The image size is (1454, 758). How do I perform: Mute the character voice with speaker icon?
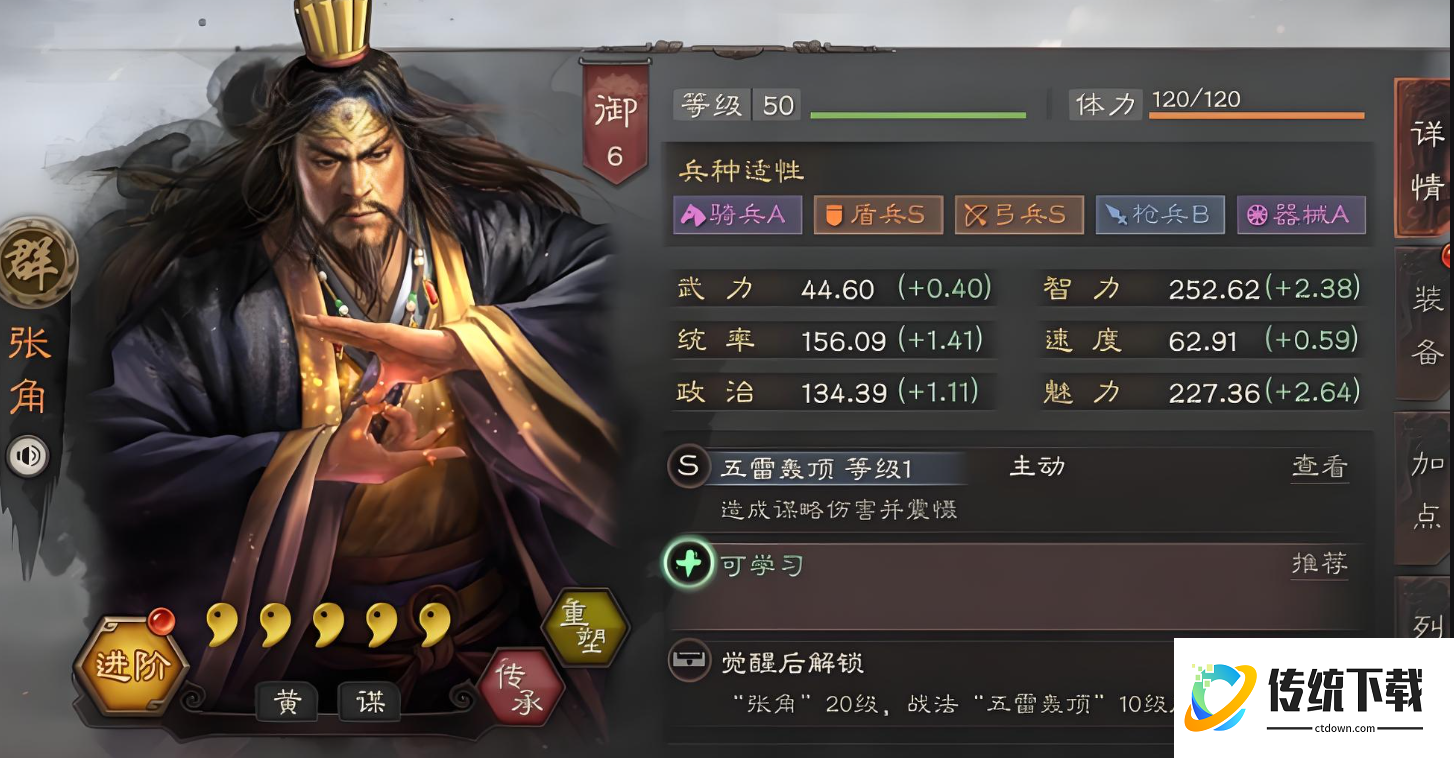point(29,456)
